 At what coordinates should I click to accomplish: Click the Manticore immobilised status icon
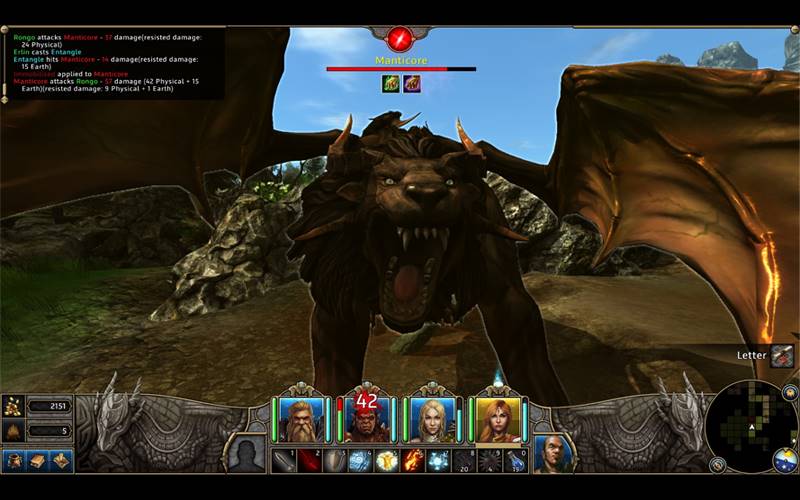pyautogui.click(x=390, y=84)
